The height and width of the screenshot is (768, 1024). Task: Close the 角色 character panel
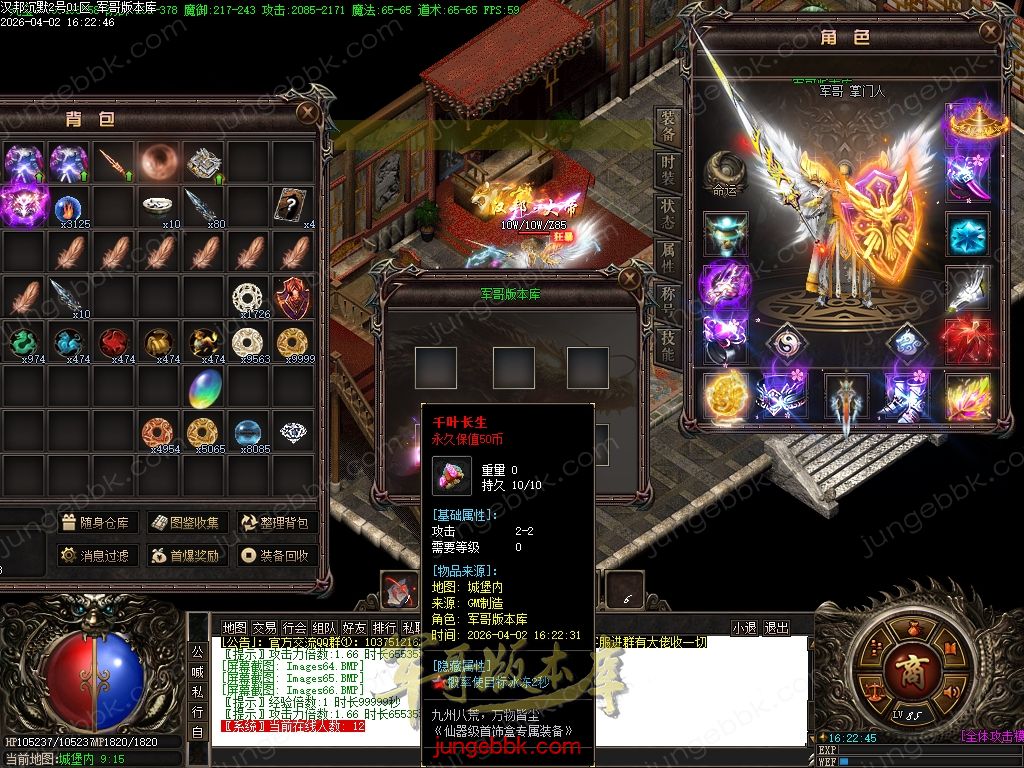pyautogui.click(x=990, y=31)
